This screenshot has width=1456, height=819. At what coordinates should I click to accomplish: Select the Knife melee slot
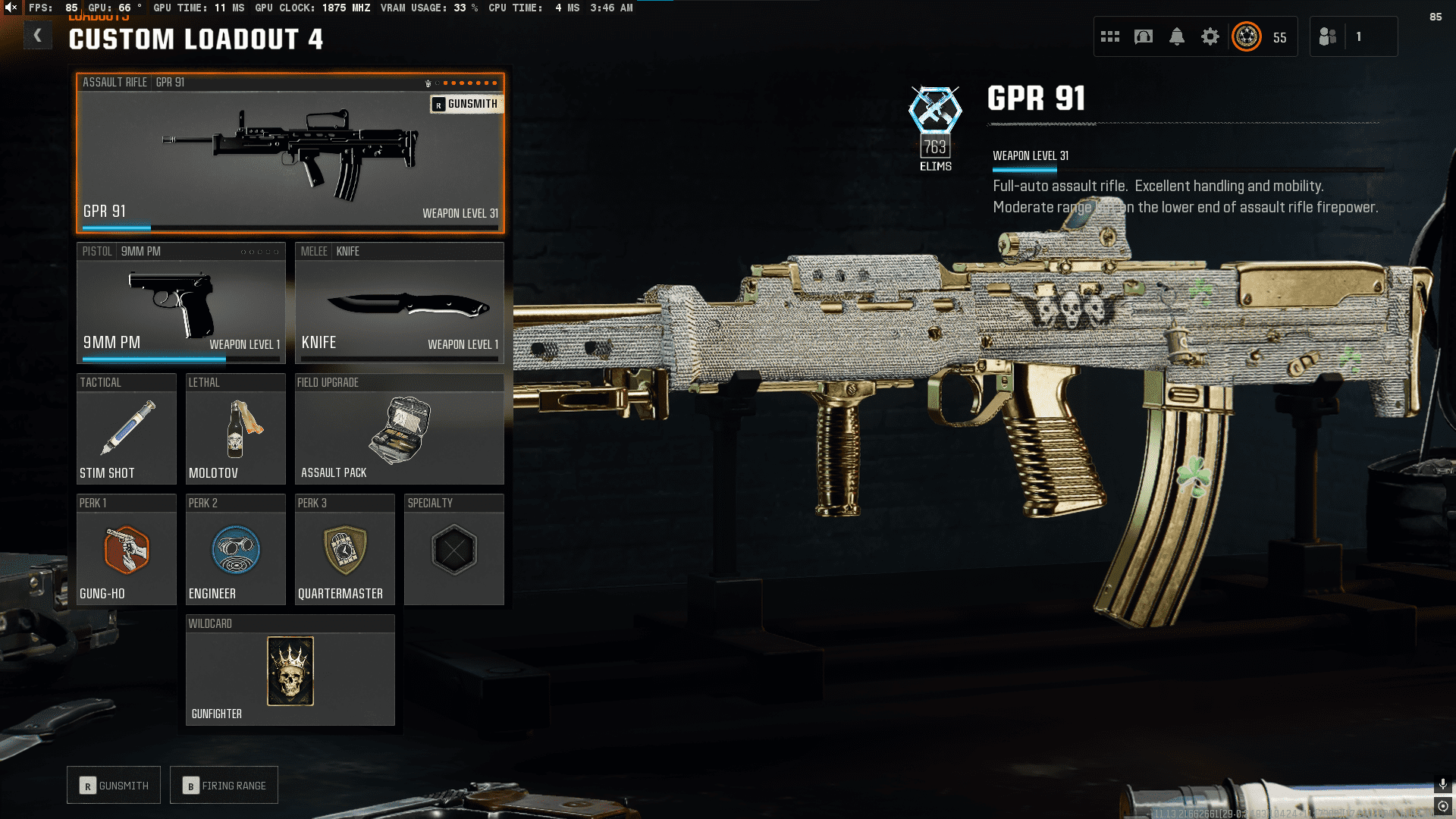pyautogui.click(x=399, y=303)
